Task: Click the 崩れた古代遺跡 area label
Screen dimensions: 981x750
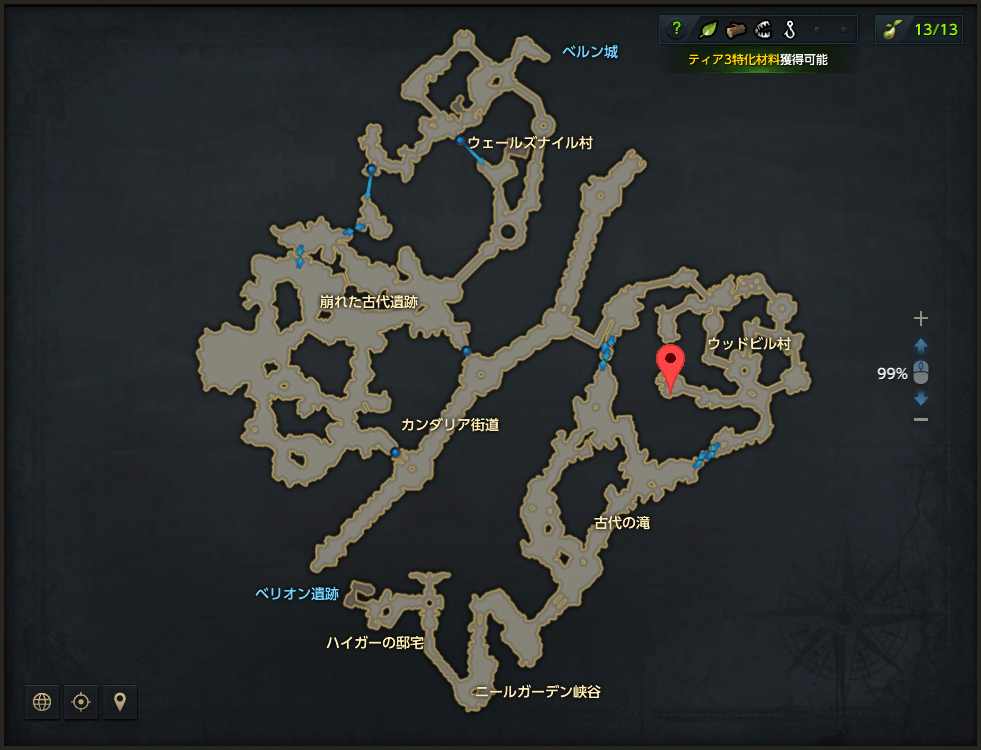Action: click(369, 301)
